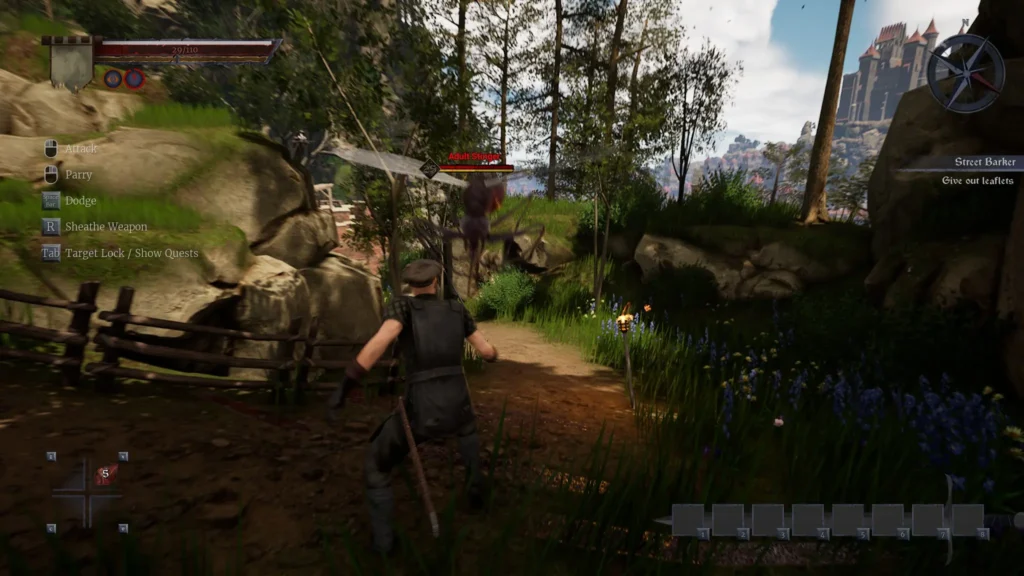The width and height of the screenshot is (1024, 576).
Task: Click the compass in the corner
Action: click(x=965, y=73)
